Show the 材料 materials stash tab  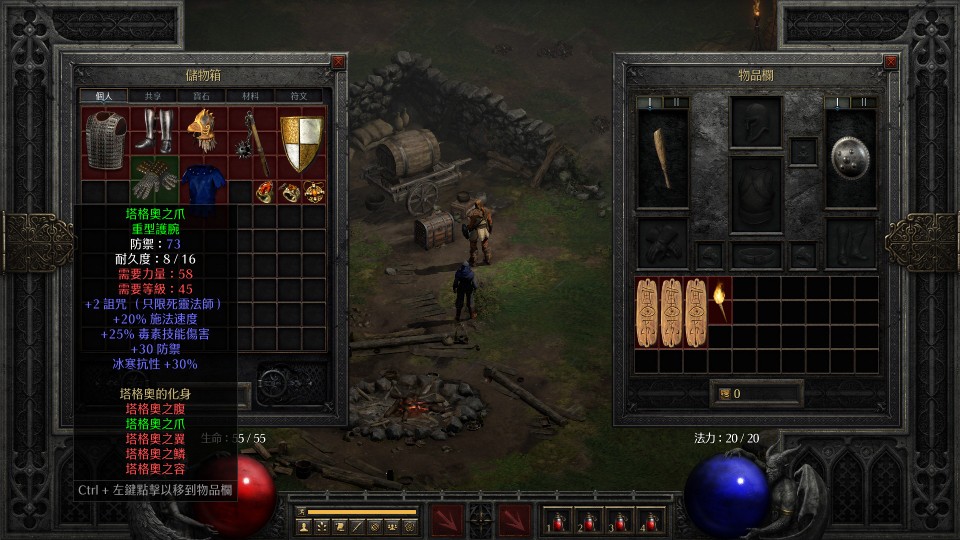[x=250, y=96]
